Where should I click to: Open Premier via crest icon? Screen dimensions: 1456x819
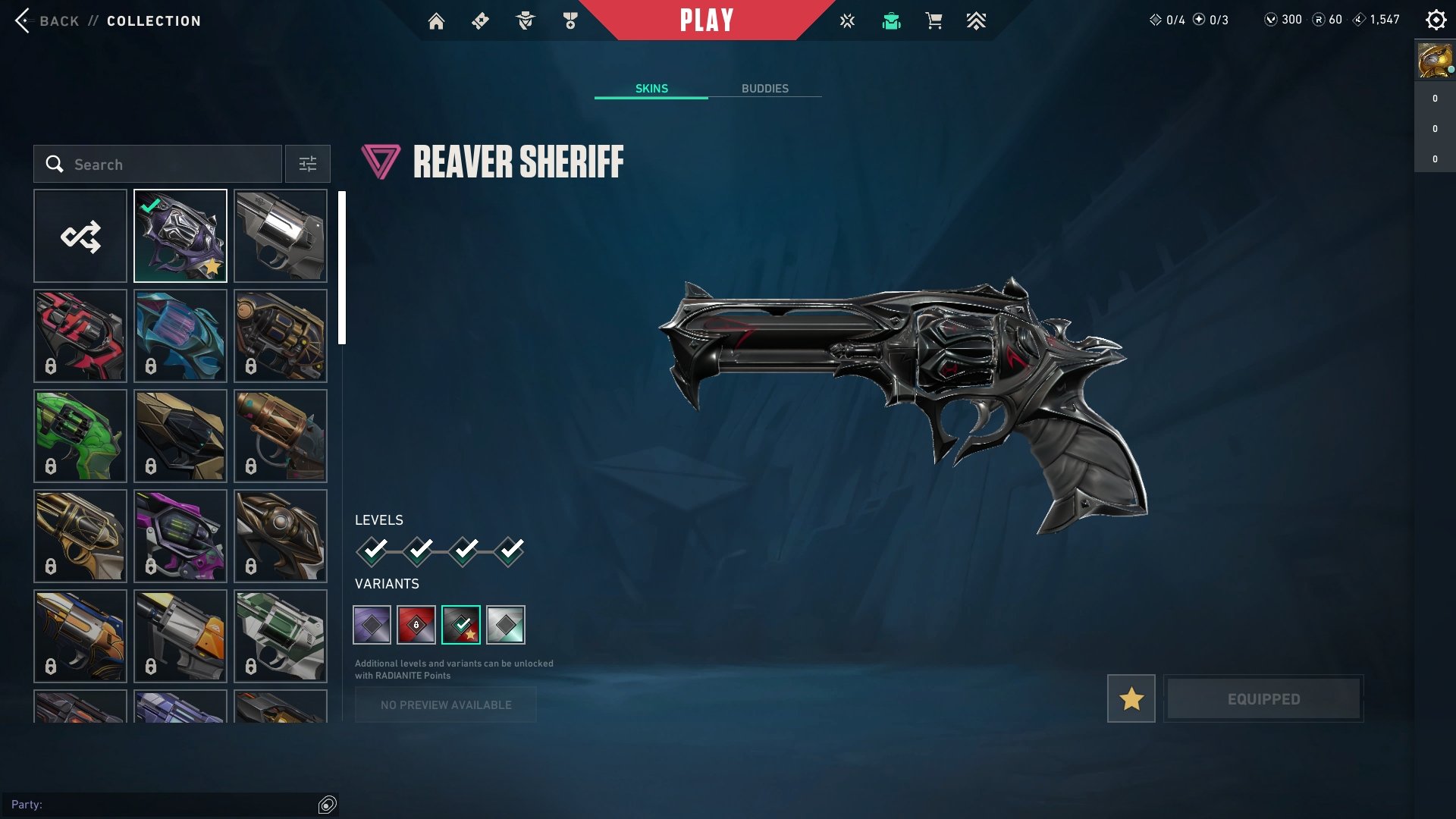click(977, 21)
